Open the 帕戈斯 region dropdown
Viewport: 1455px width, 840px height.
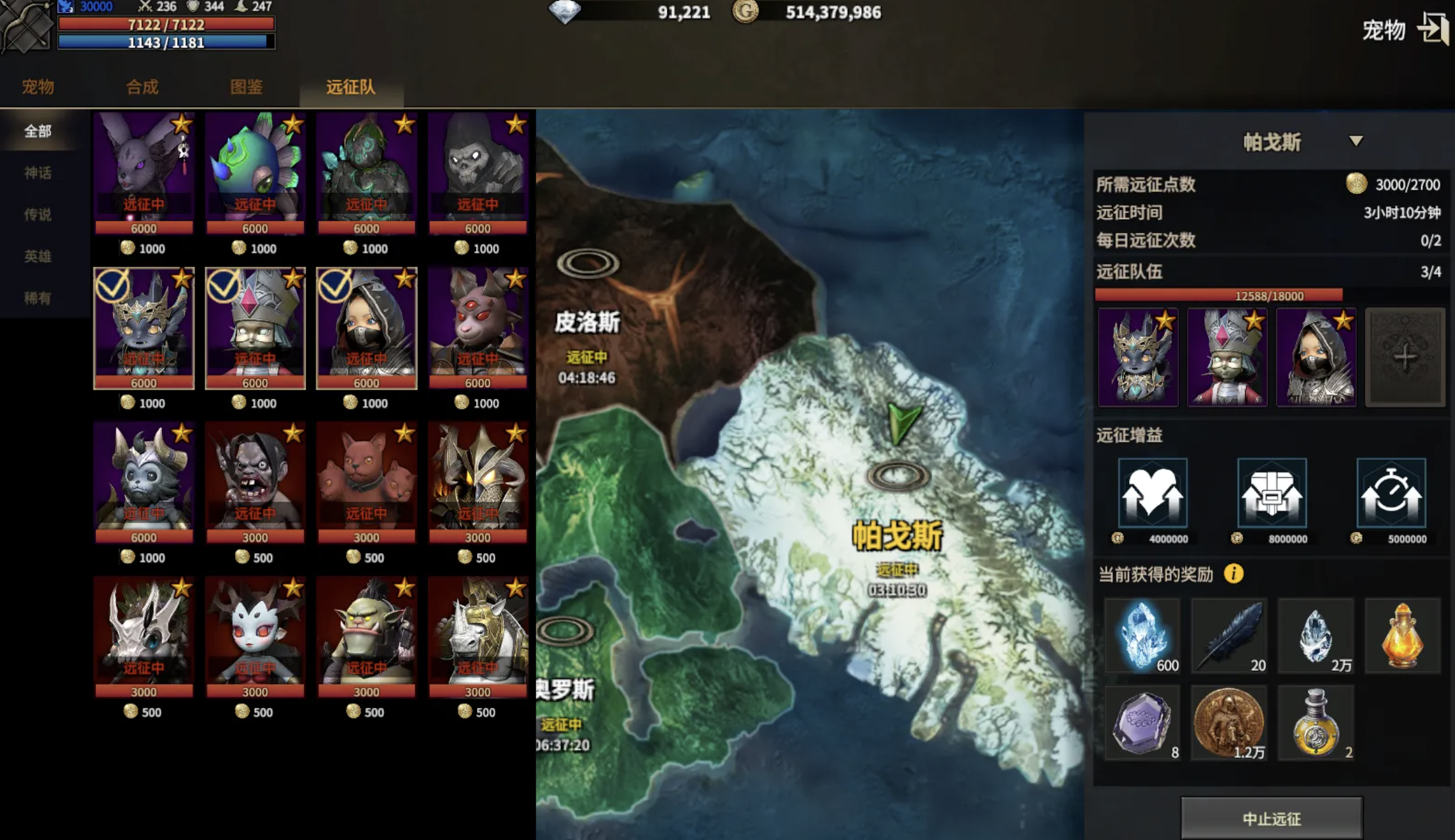point(1356,142)
